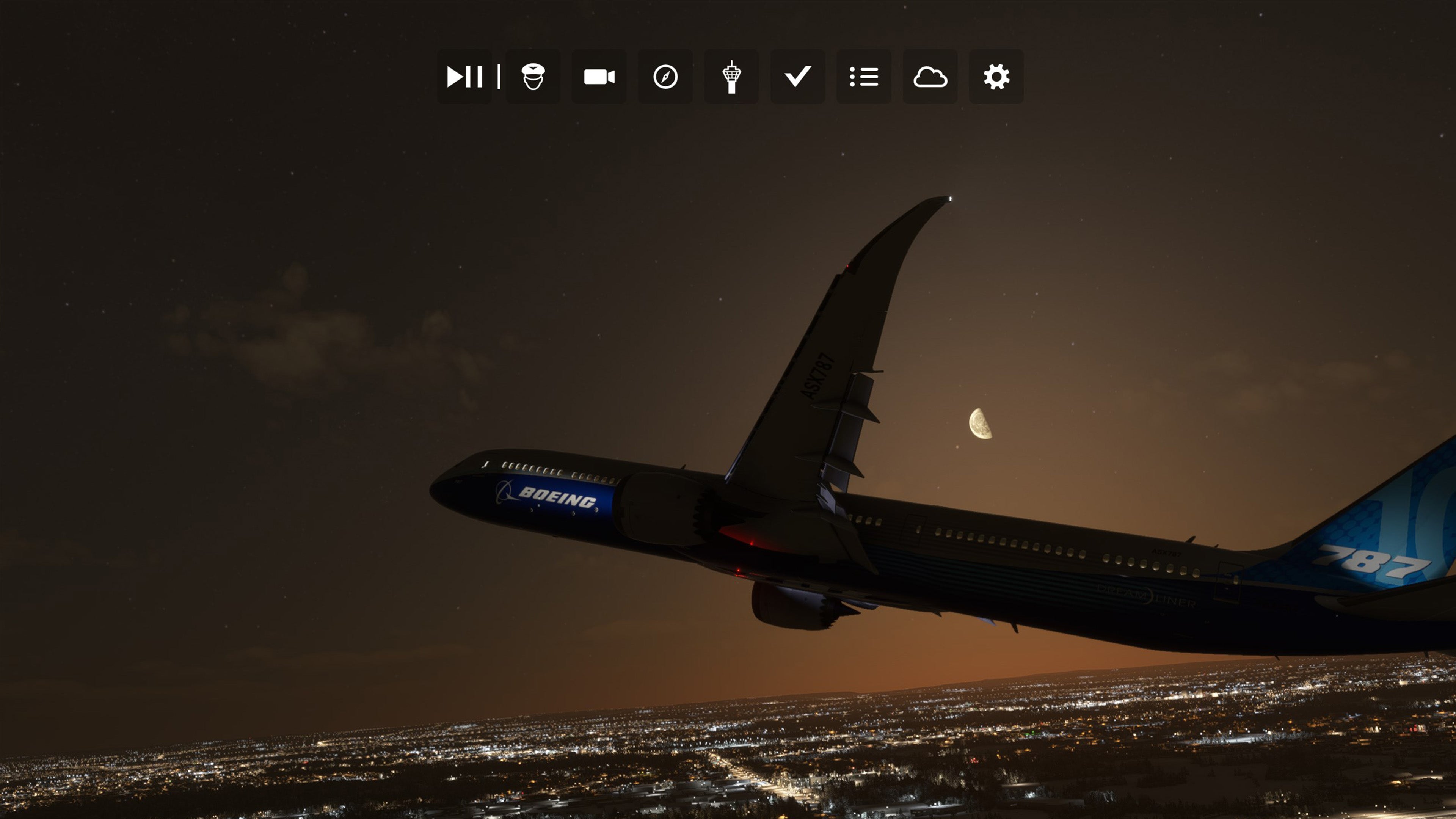Open the checkmark checklist panel

tap(797, 76)
